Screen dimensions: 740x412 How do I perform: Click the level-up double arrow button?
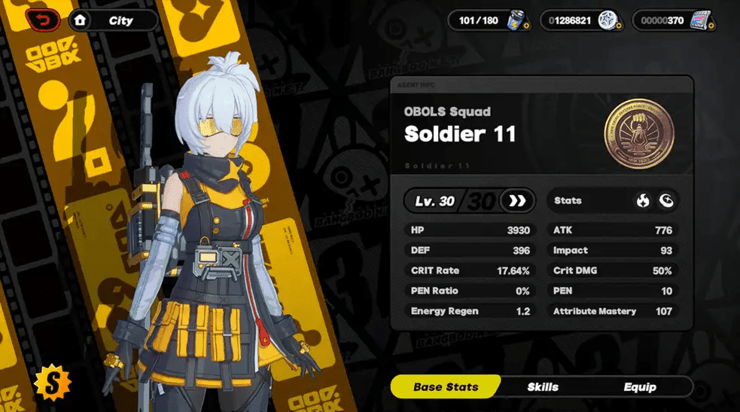tap(516, 201)
